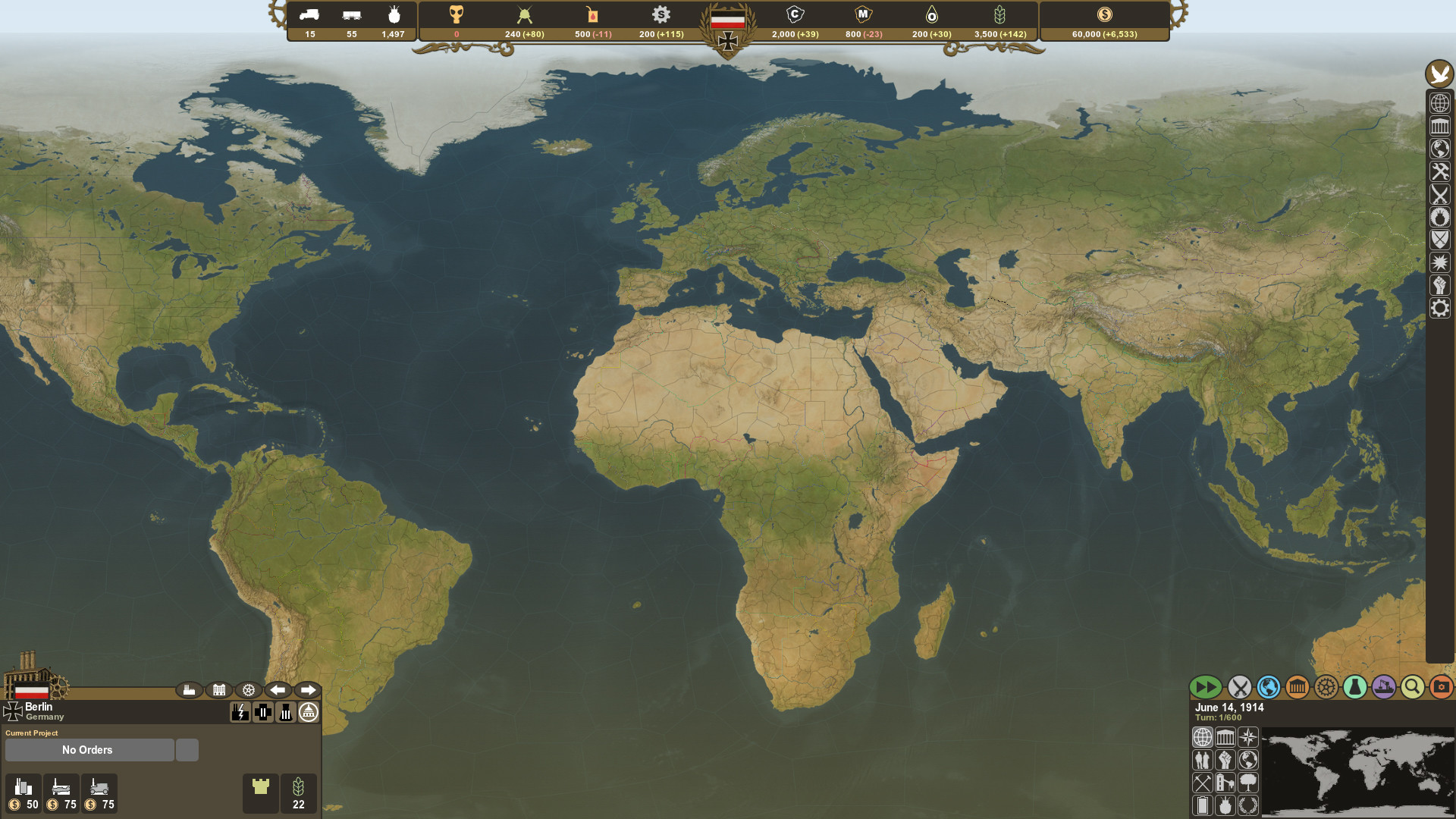Open the government panel via the bank columns icon
The image size is (1456, 819).
click(1296, 688)
